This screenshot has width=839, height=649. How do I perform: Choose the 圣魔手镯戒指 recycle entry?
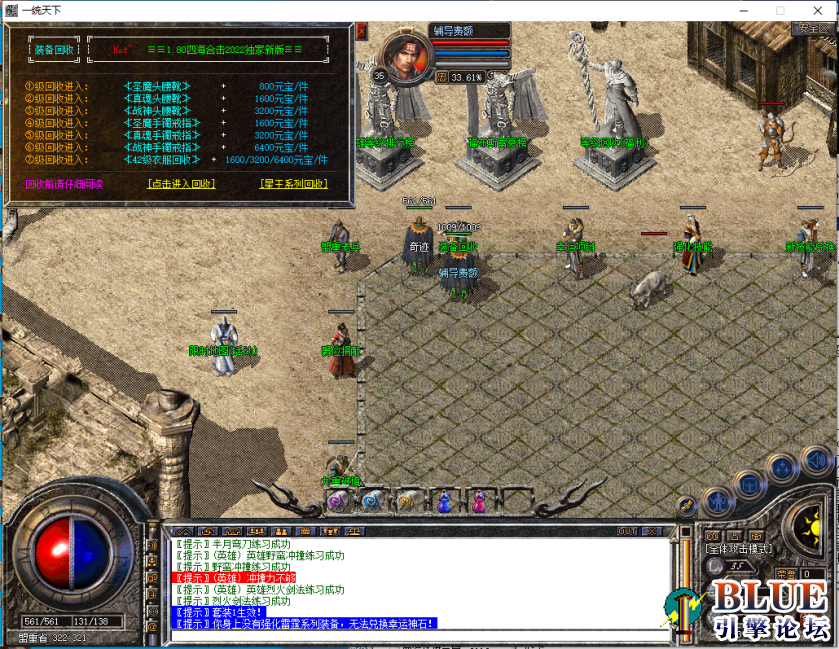coord(160,123)
